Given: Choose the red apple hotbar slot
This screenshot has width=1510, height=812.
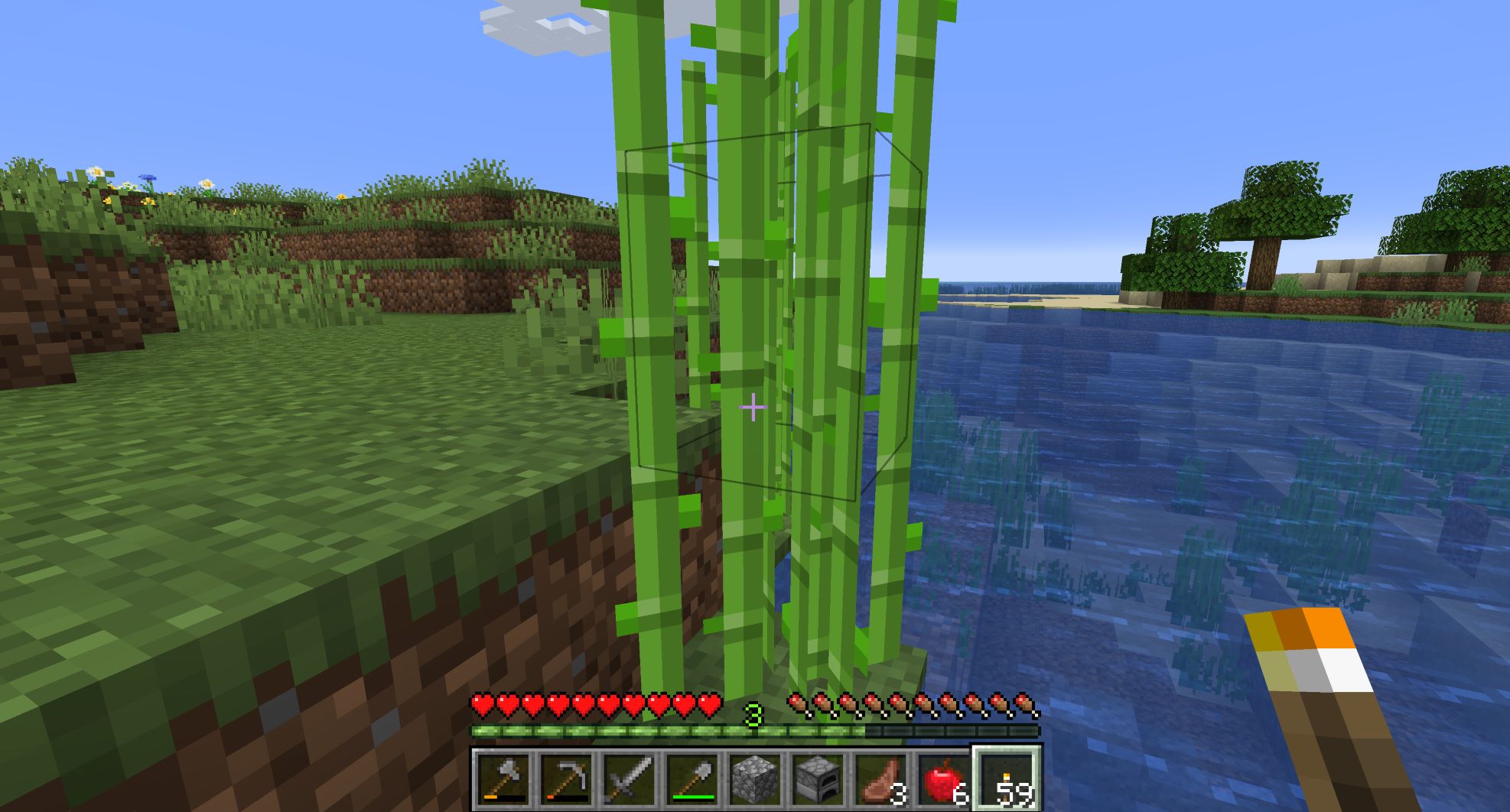Looking at the screenshot, I should pyautogui.click(x=943, y=780).
